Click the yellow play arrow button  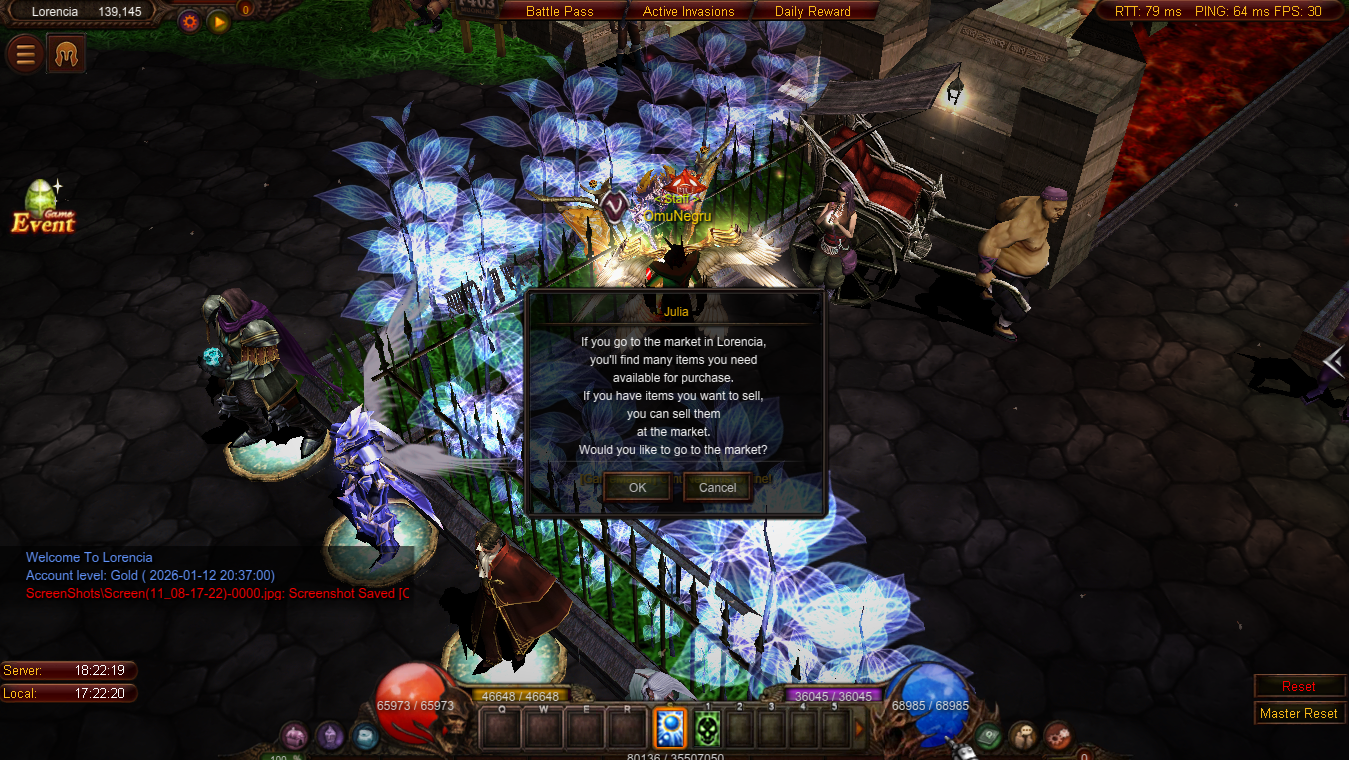tap(219, 21)
